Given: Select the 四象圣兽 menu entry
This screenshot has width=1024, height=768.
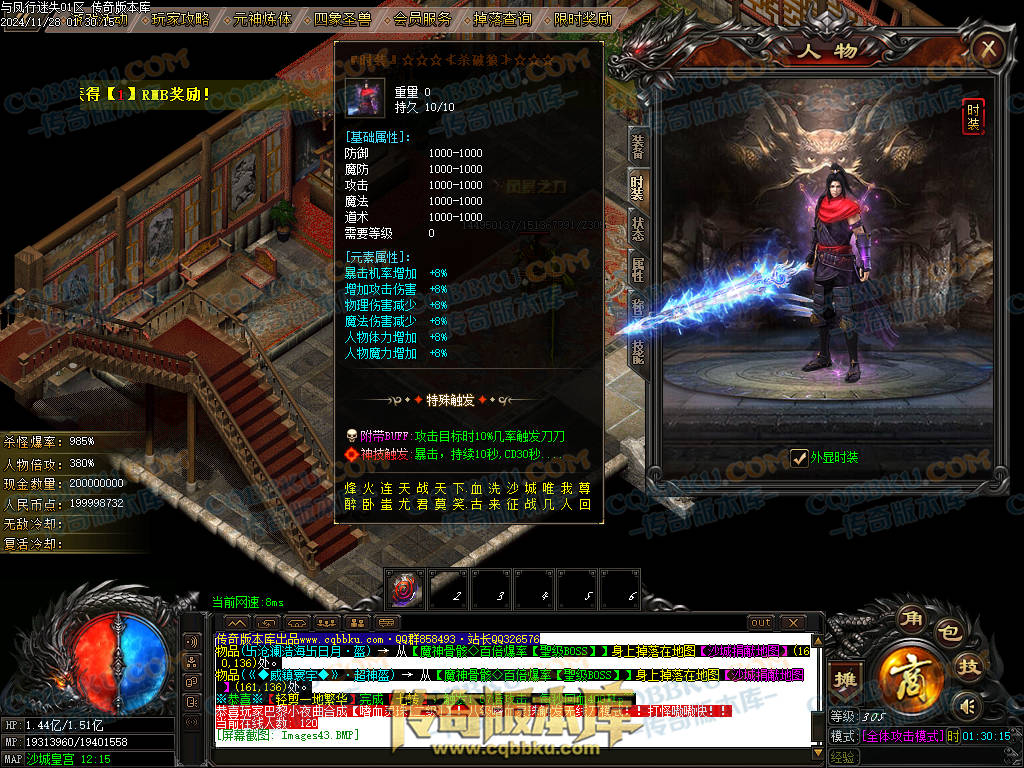Looking at the screenshot, I should [342, 18].
